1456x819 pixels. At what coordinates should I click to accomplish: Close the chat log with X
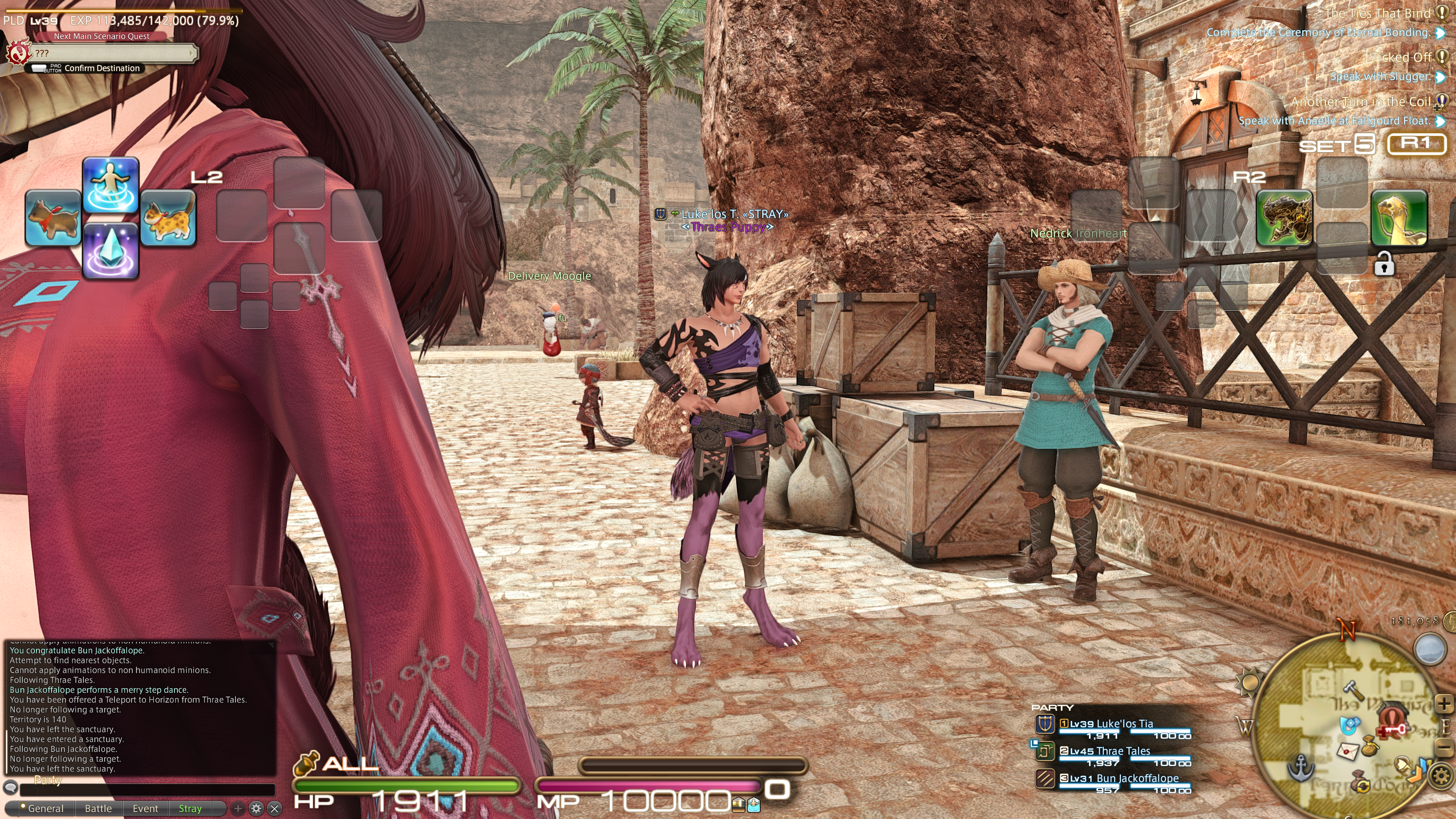click(x=275, y=809)
